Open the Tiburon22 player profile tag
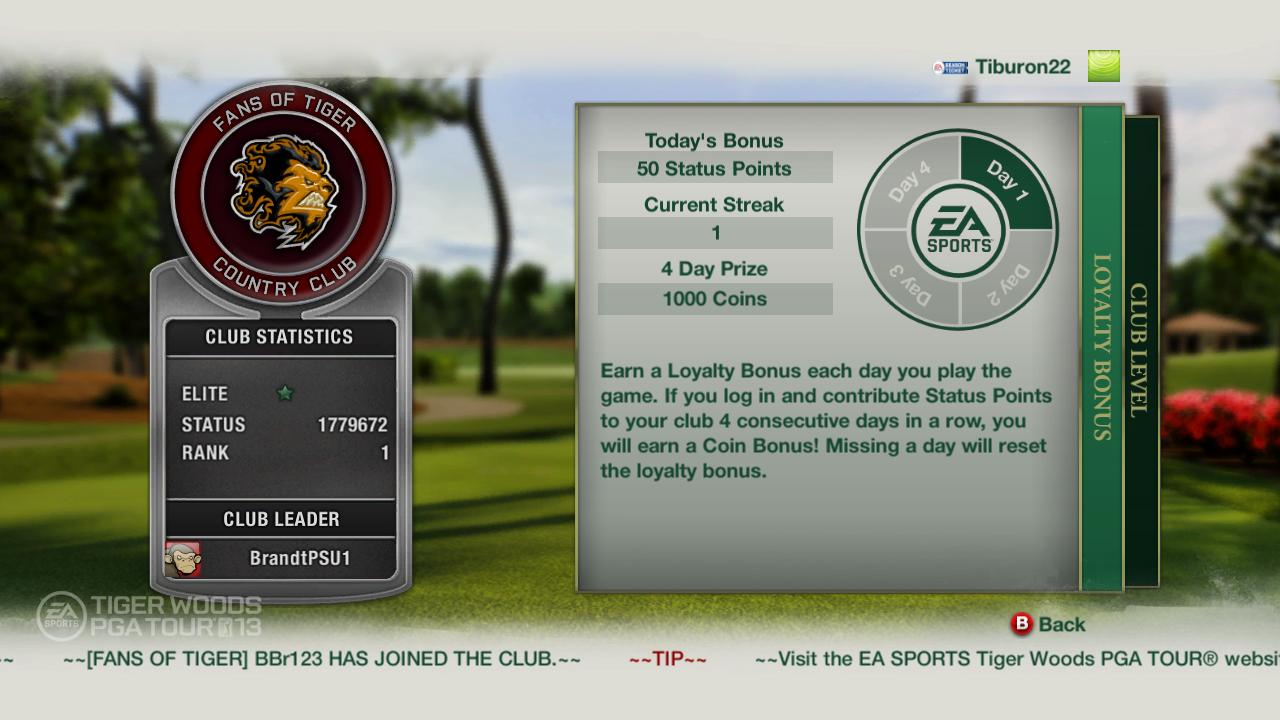 coord(1022,67)
